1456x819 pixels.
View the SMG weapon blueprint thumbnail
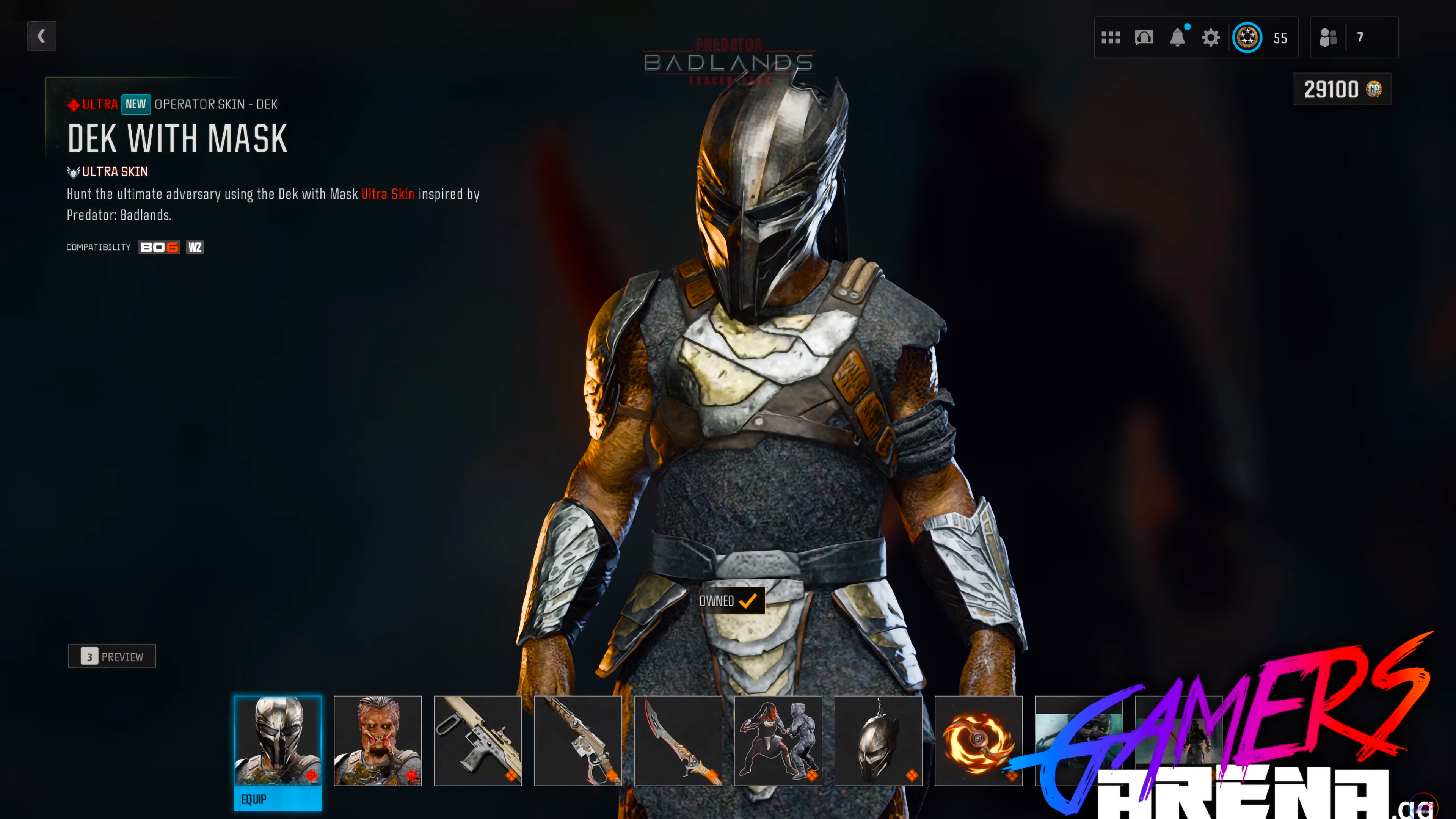coord(478,741)
